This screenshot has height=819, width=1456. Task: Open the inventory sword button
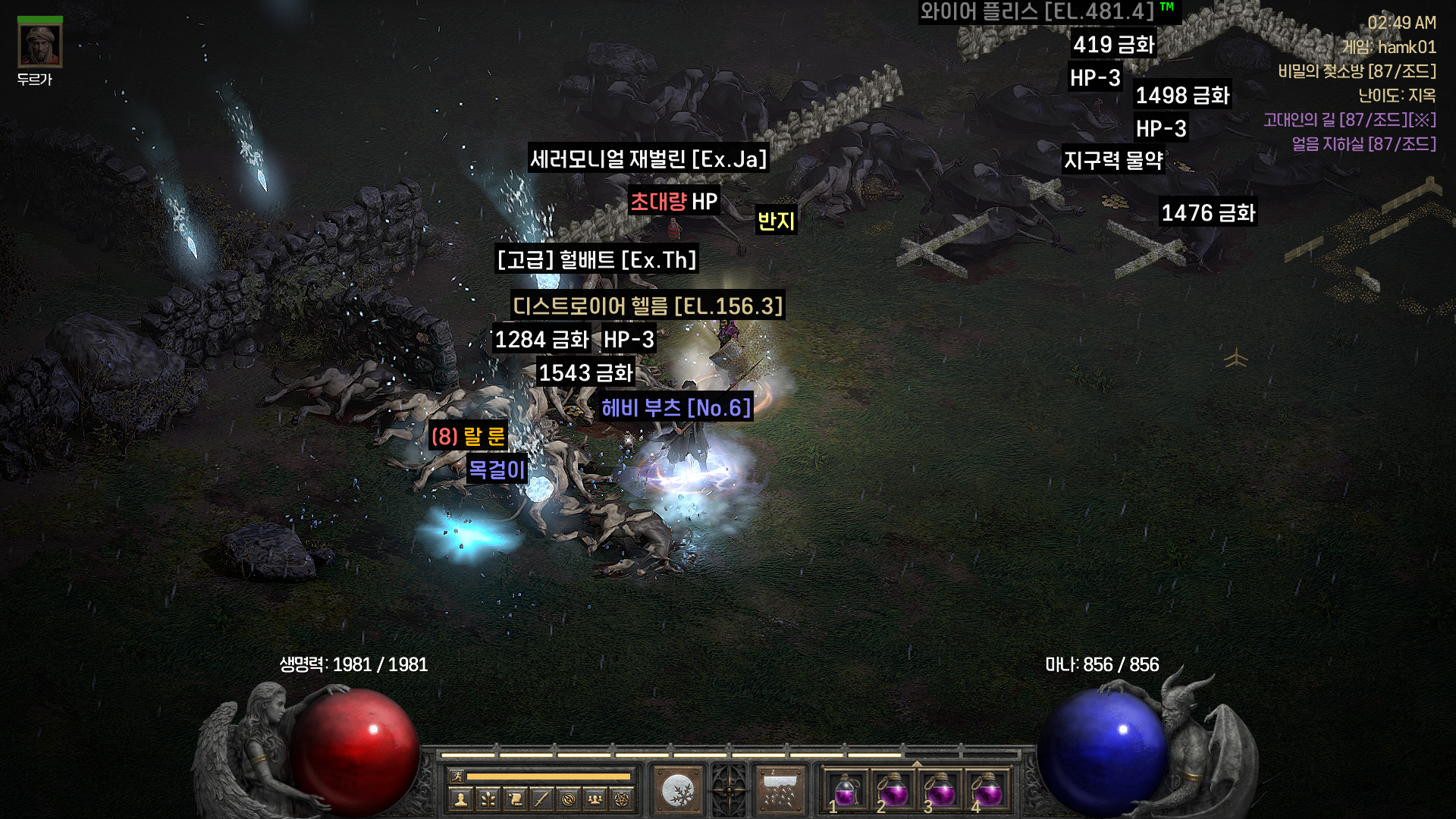[x=541, y=798]
